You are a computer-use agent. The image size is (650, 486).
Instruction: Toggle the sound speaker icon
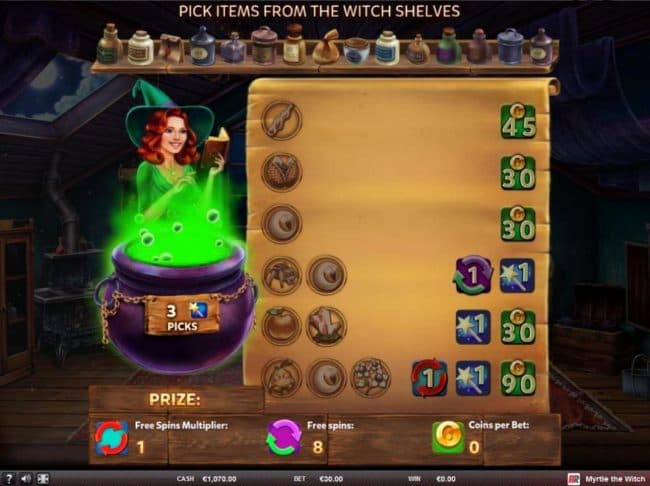pos(24,479)
